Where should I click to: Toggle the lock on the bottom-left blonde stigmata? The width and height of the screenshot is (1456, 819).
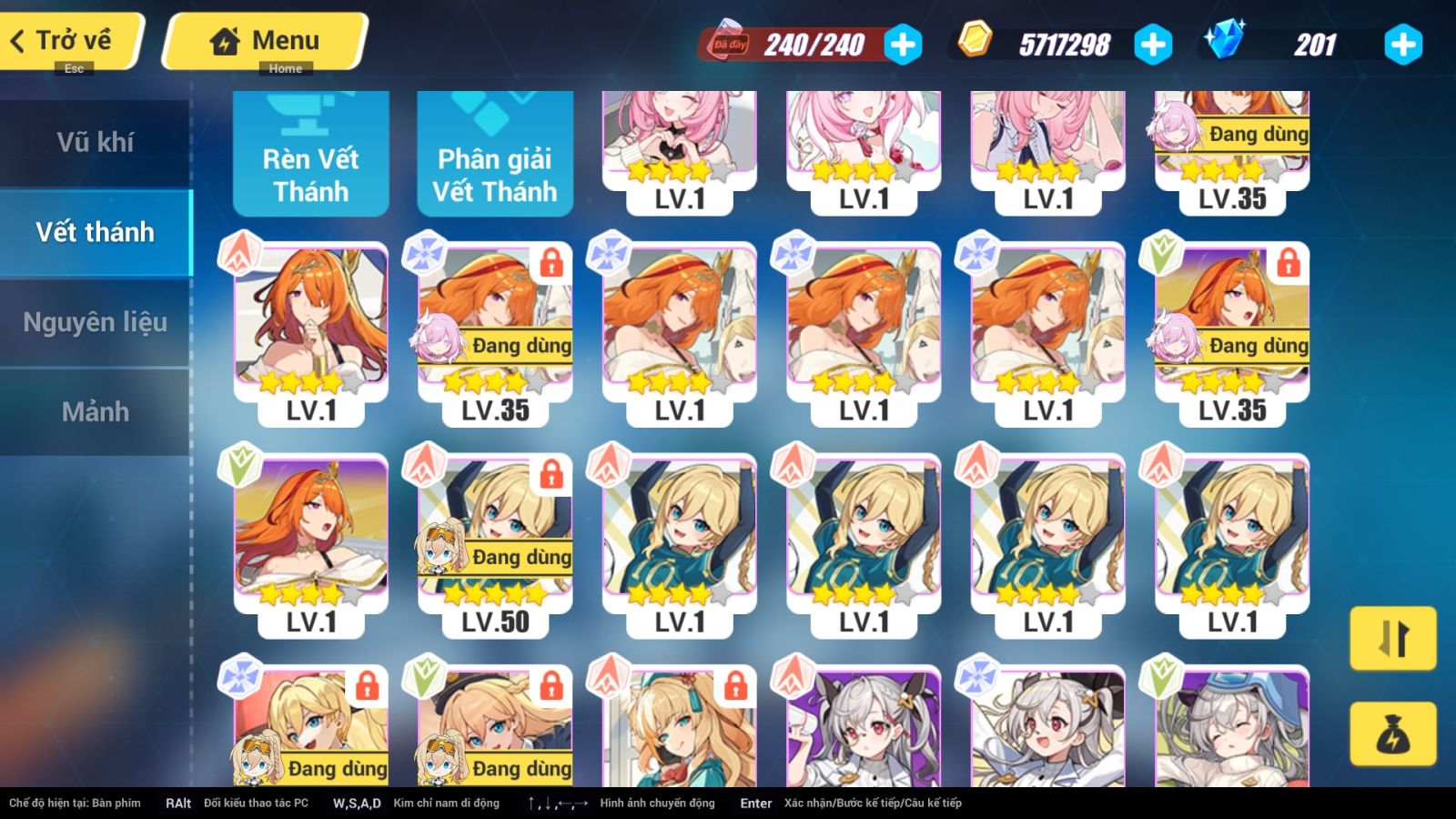tap(367, 690)
